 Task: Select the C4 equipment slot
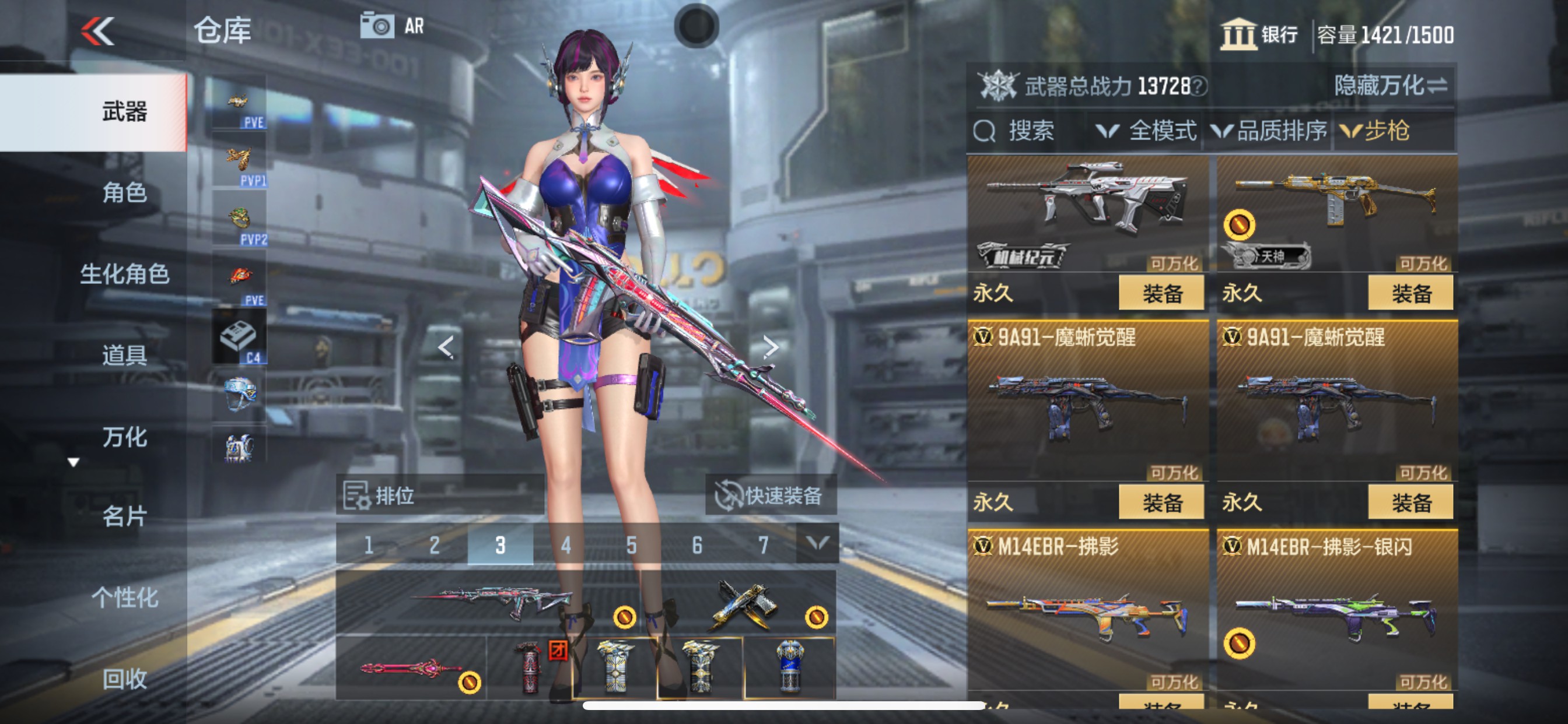pos(239,335)
